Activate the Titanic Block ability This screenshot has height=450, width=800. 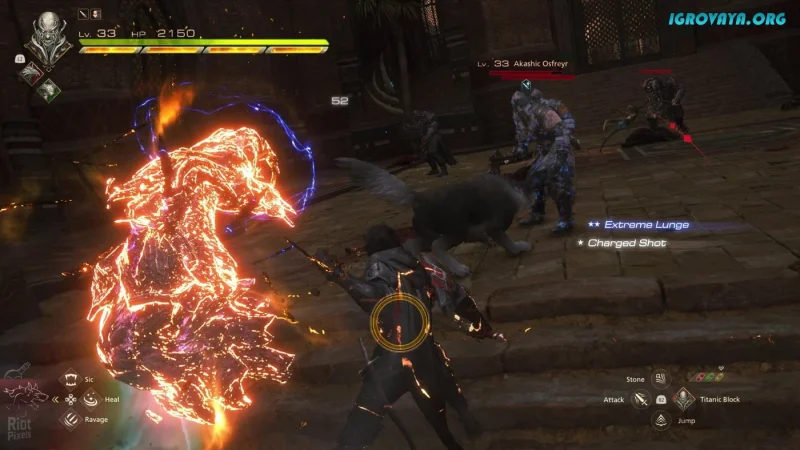pyautogui.click(x=683, y=399)
